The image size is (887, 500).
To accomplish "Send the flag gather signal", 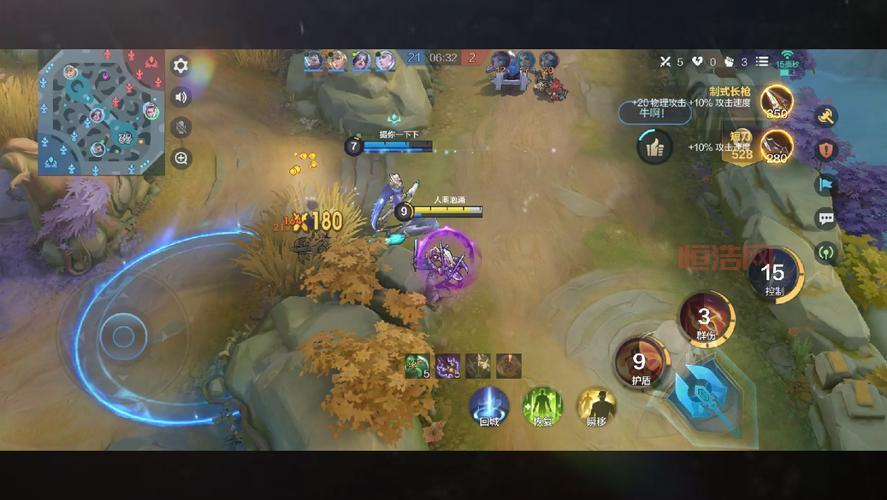I will (x=826, y=184).
